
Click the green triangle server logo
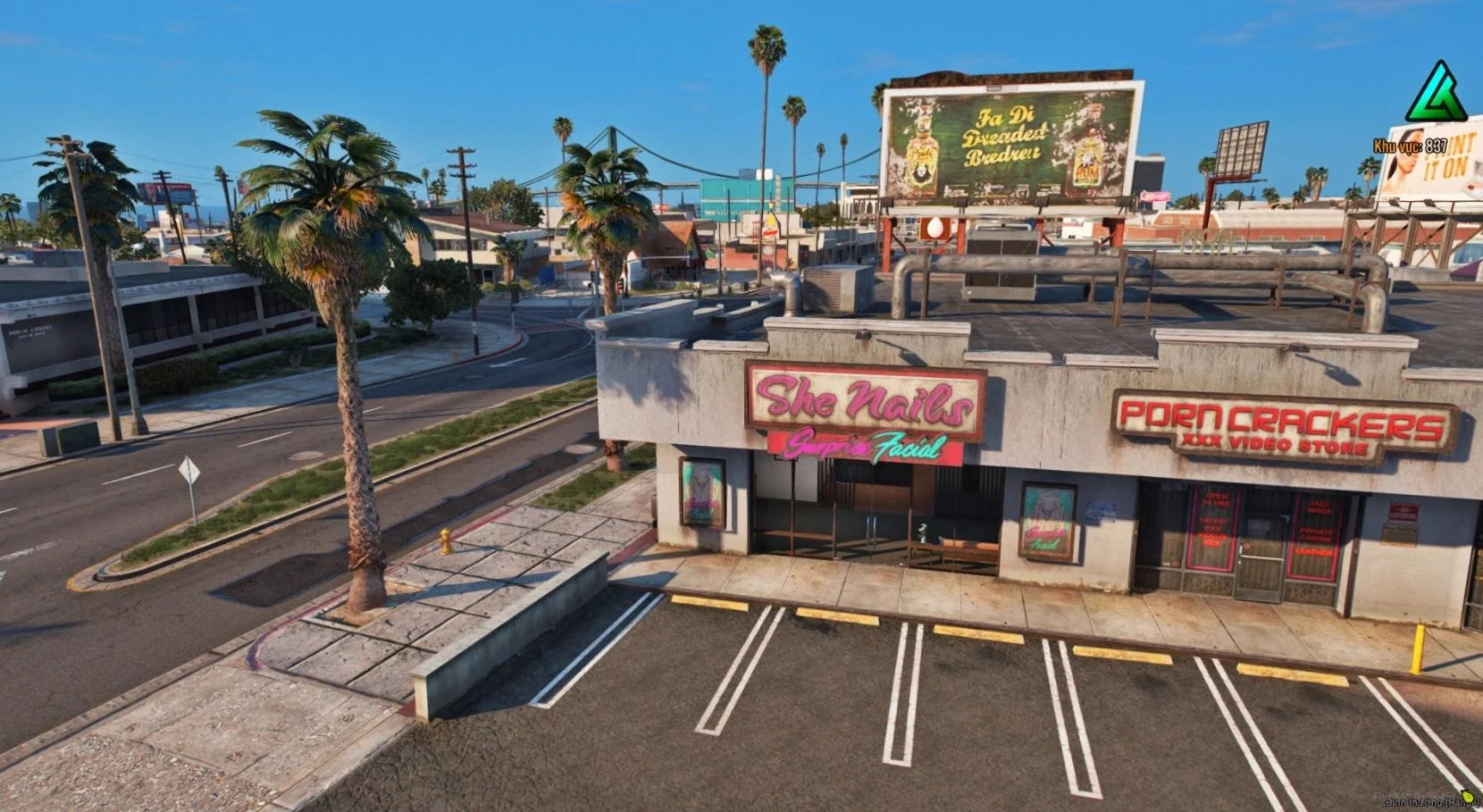click(x=1436, y=94)
